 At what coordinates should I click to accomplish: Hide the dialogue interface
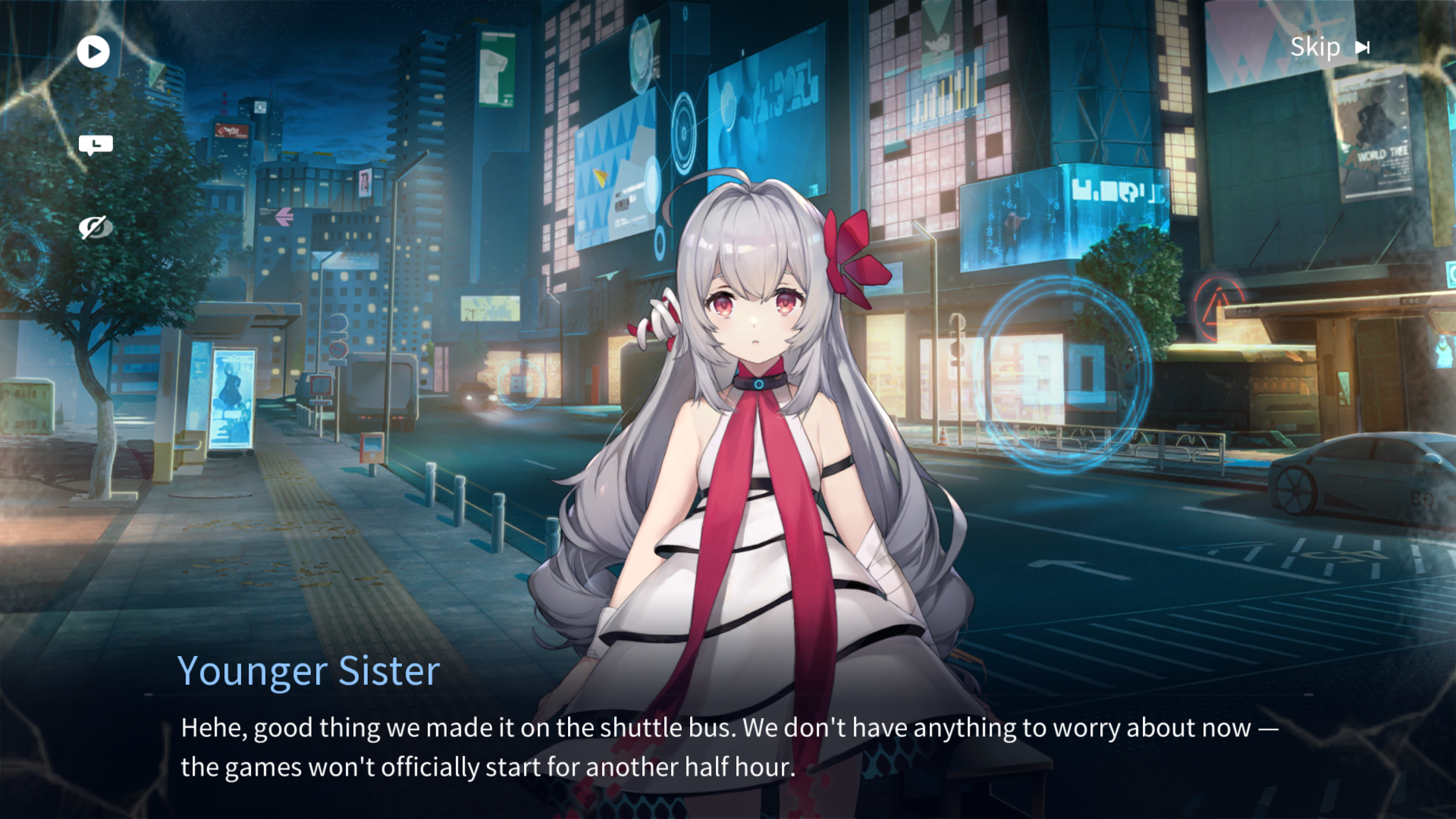[96, 227]
